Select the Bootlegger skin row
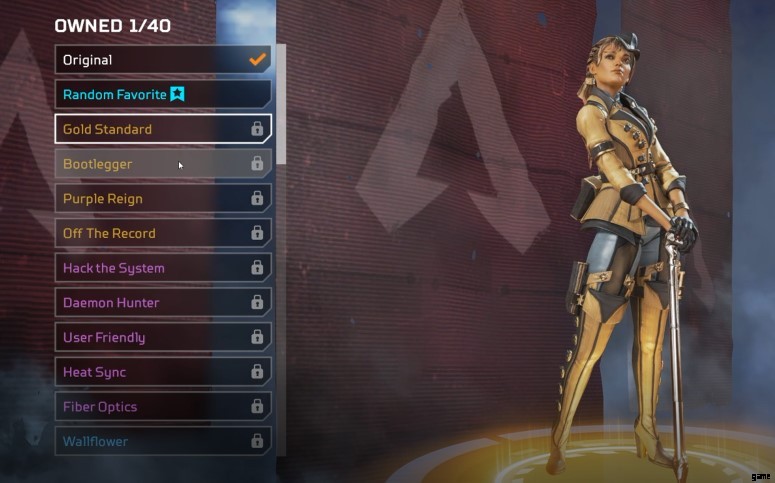 (x=162, y=164)
